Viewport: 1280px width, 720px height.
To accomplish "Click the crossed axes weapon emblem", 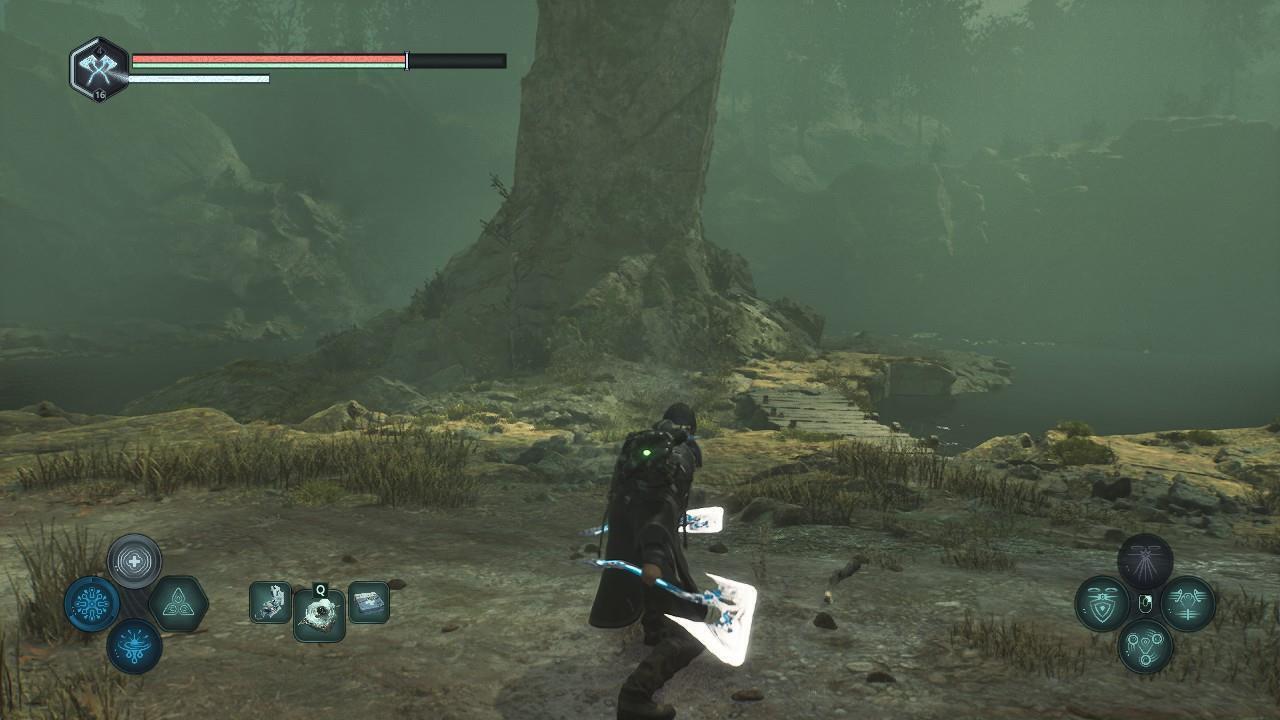I will [x=99, y=66].
